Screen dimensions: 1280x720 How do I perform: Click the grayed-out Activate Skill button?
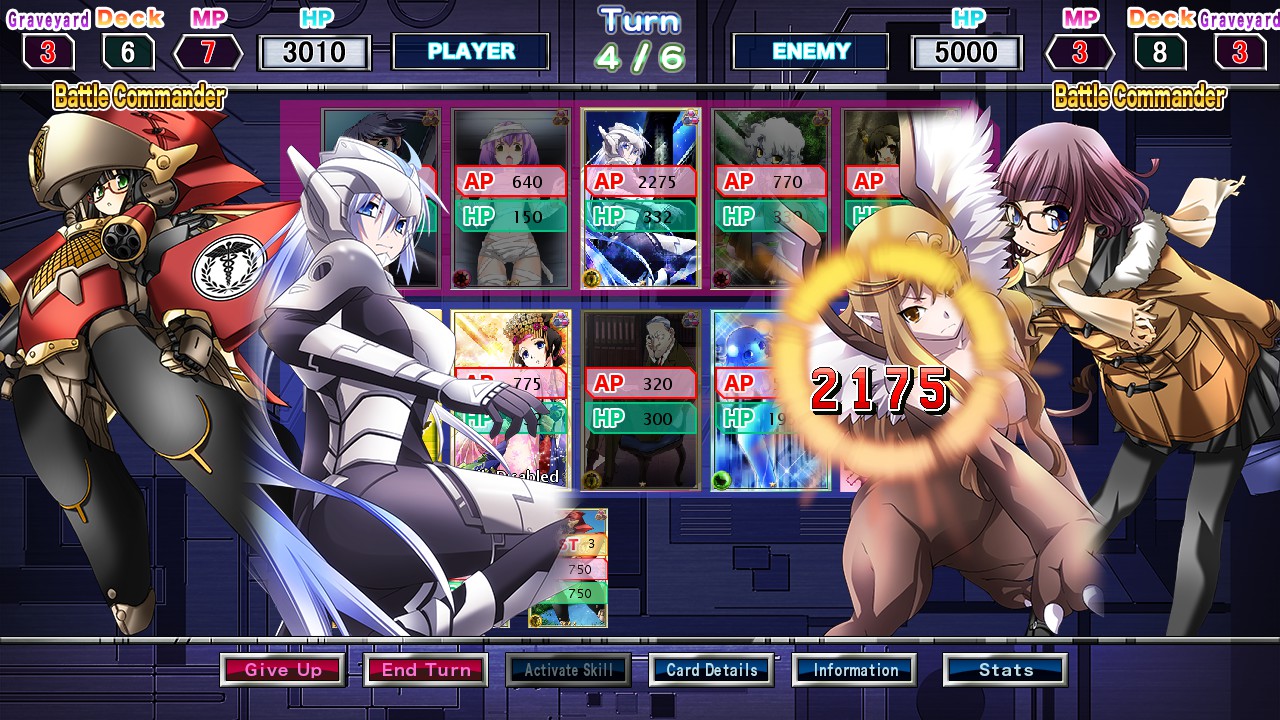pos(569,669)
